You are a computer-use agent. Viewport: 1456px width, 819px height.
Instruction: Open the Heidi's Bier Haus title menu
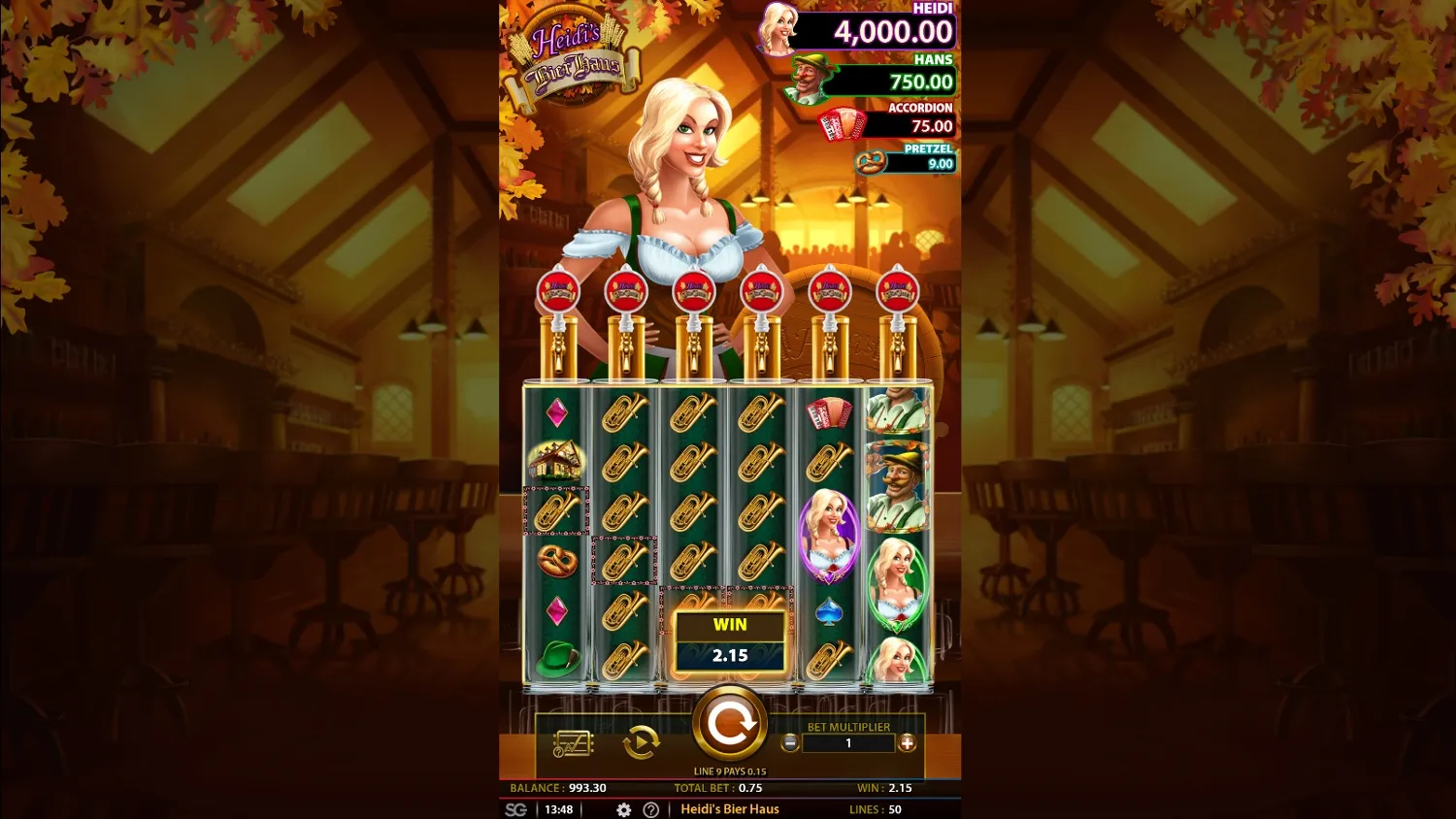(730, 808)
